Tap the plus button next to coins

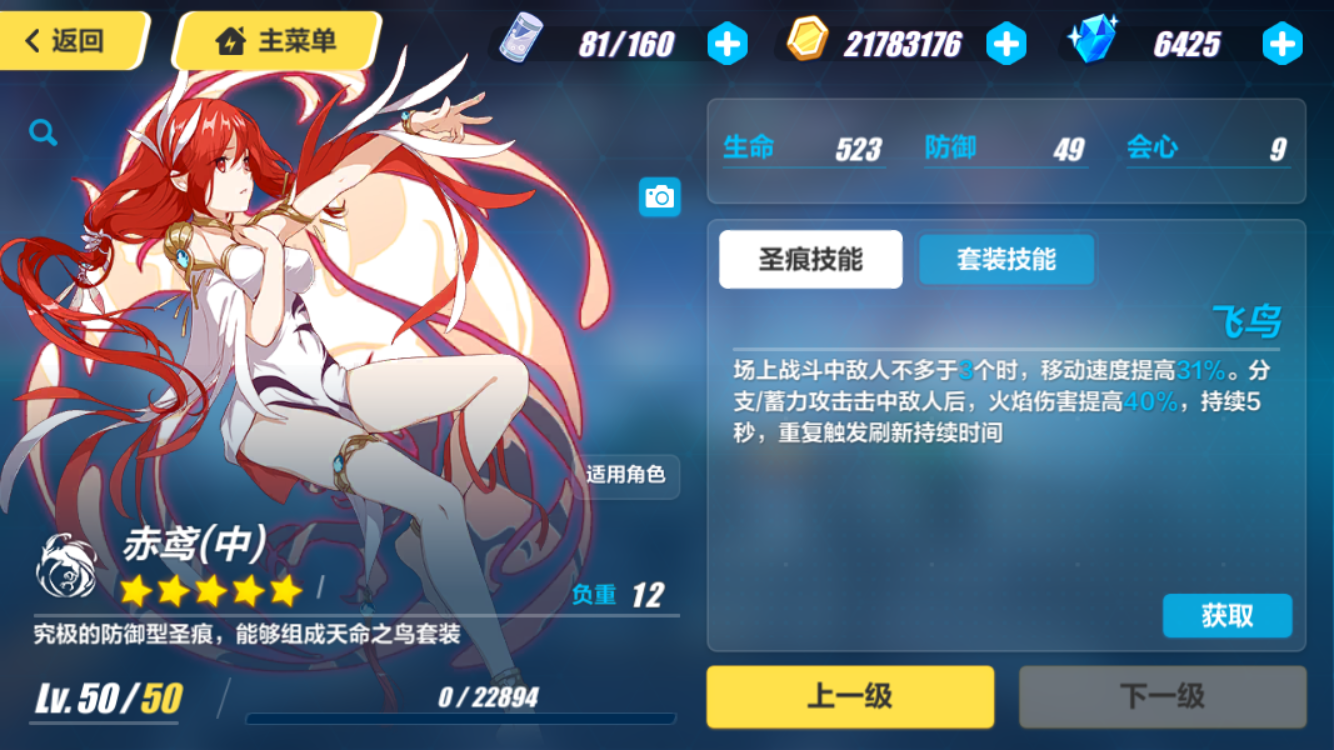pos(1008,42)
